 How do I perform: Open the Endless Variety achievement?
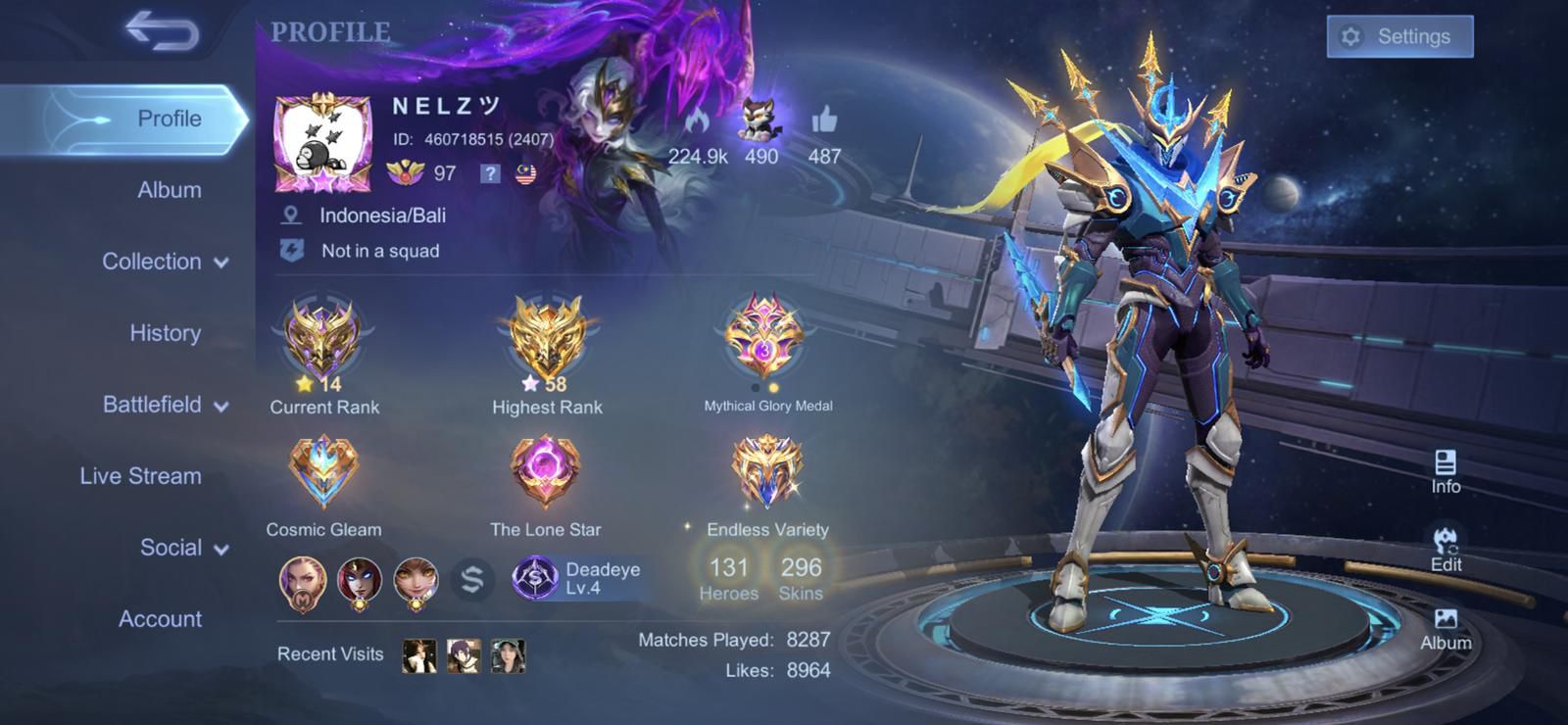tap(766, 473)
